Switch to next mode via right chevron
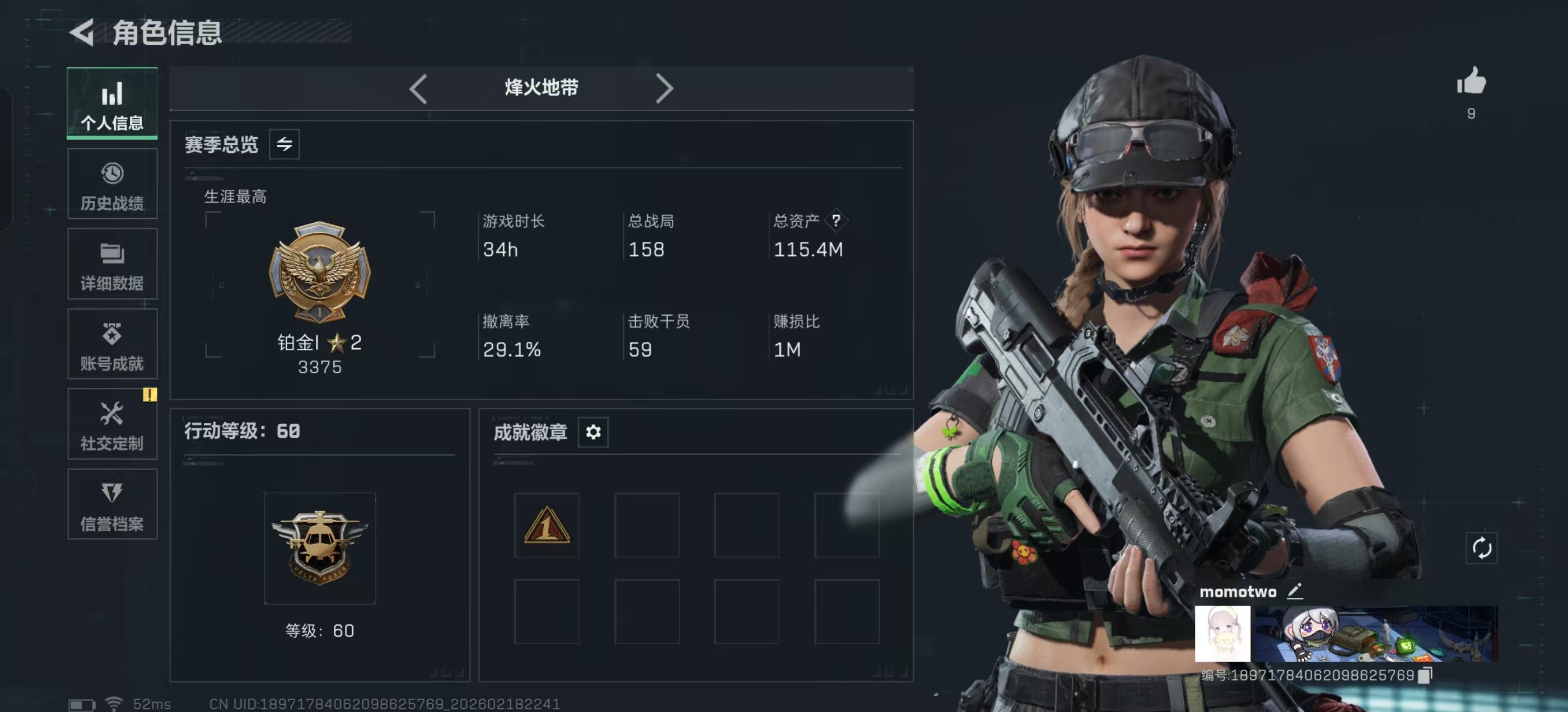This screenshot has height=712, width=1568. (665, 88)
